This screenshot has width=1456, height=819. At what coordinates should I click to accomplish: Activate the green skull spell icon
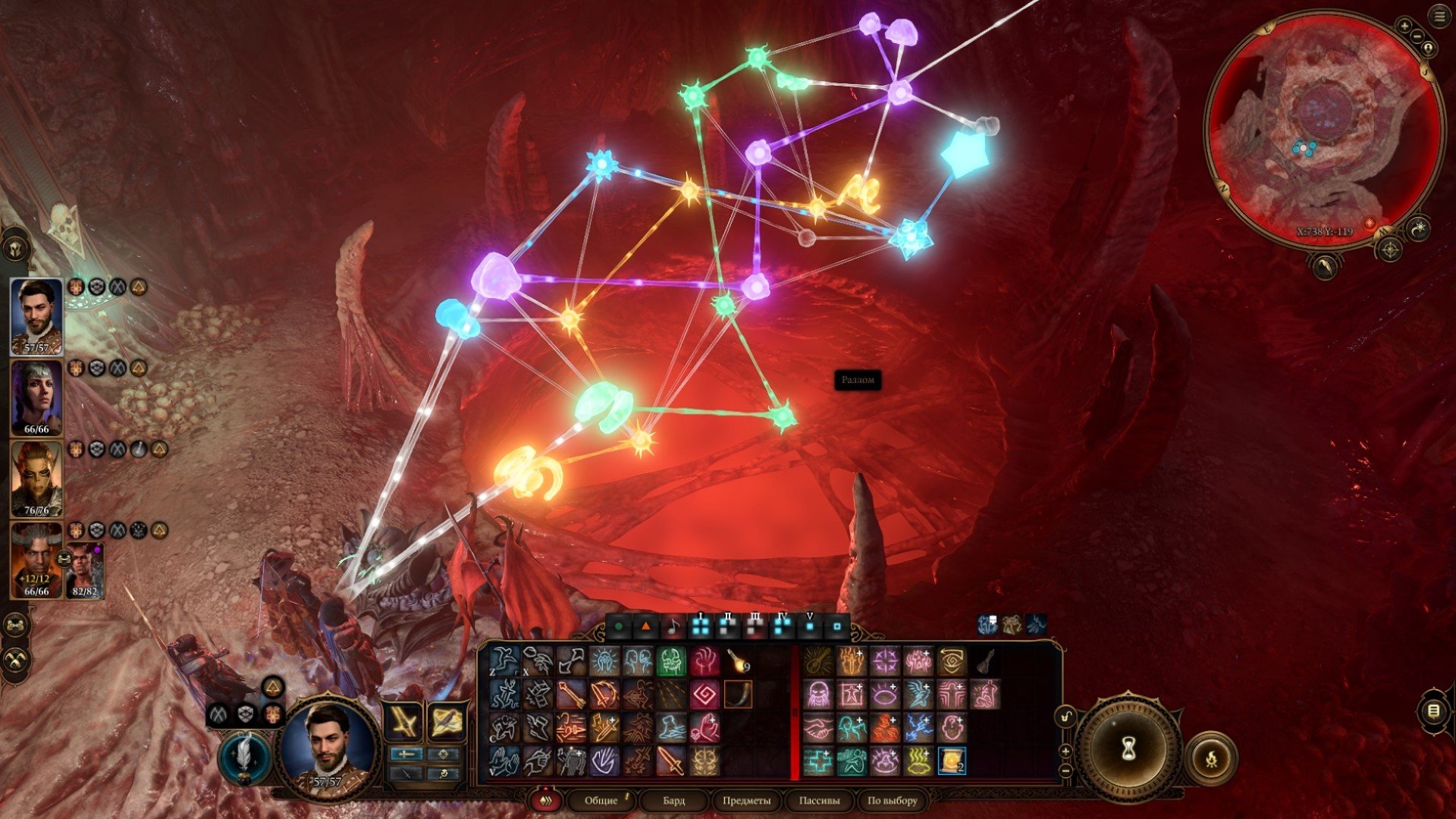[670, 661]
